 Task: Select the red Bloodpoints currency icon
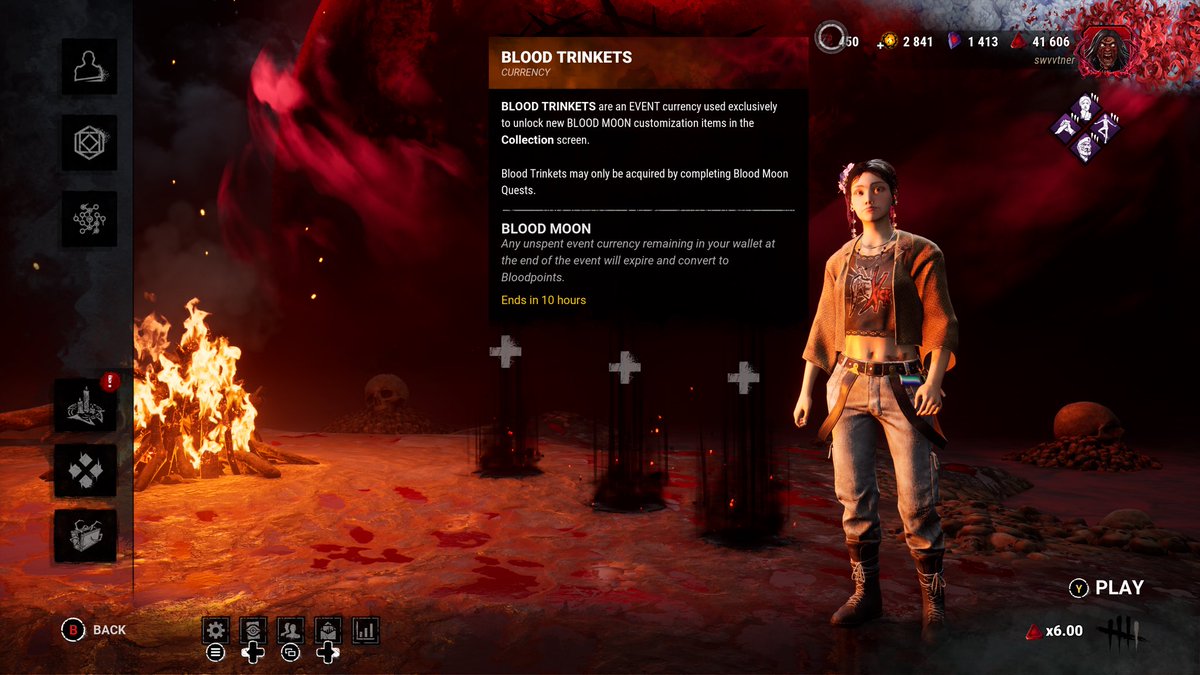click(x=1018, y=42)
